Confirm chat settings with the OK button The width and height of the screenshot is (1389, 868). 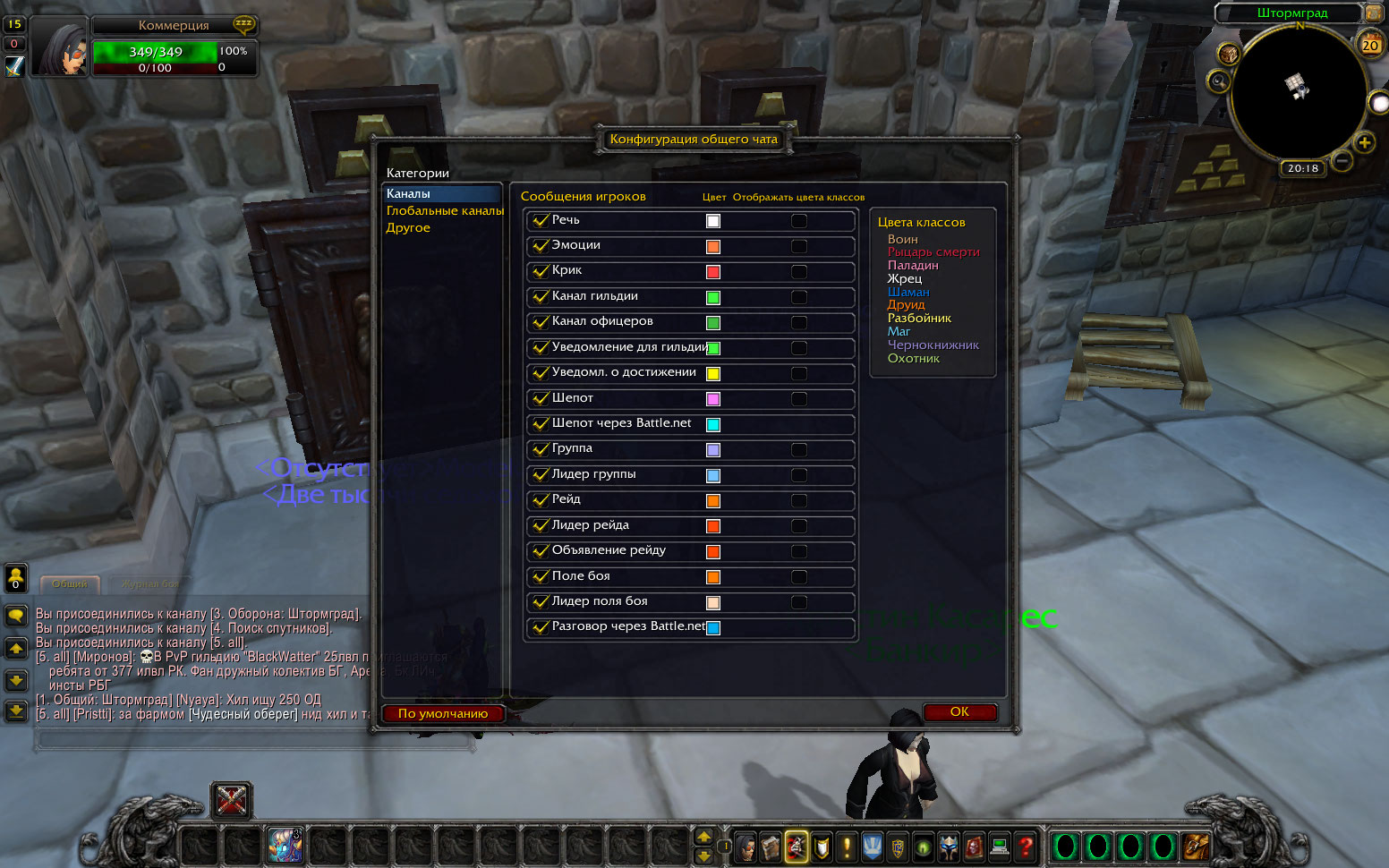[959, 712]
